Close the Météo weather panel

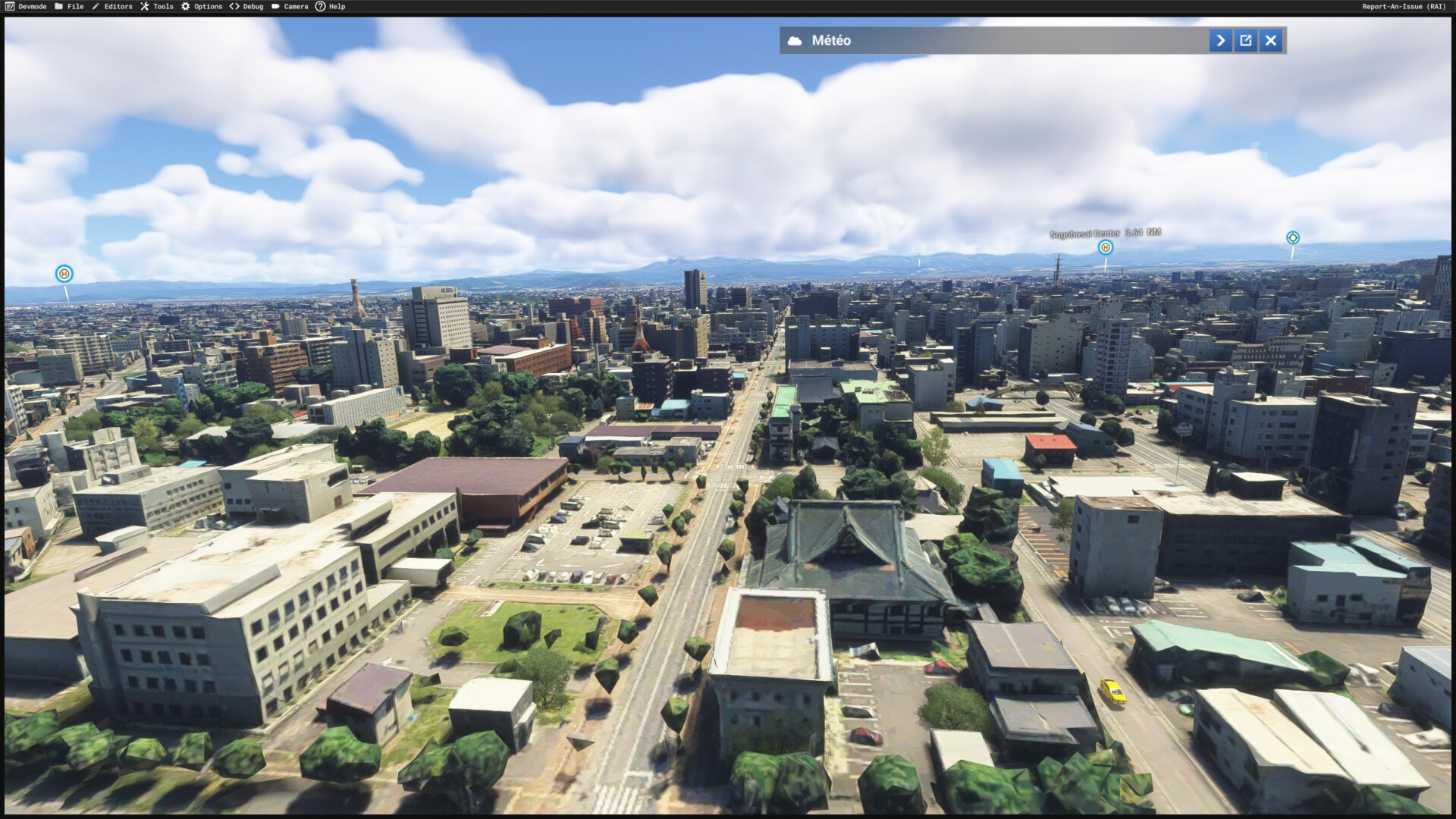1271,40
